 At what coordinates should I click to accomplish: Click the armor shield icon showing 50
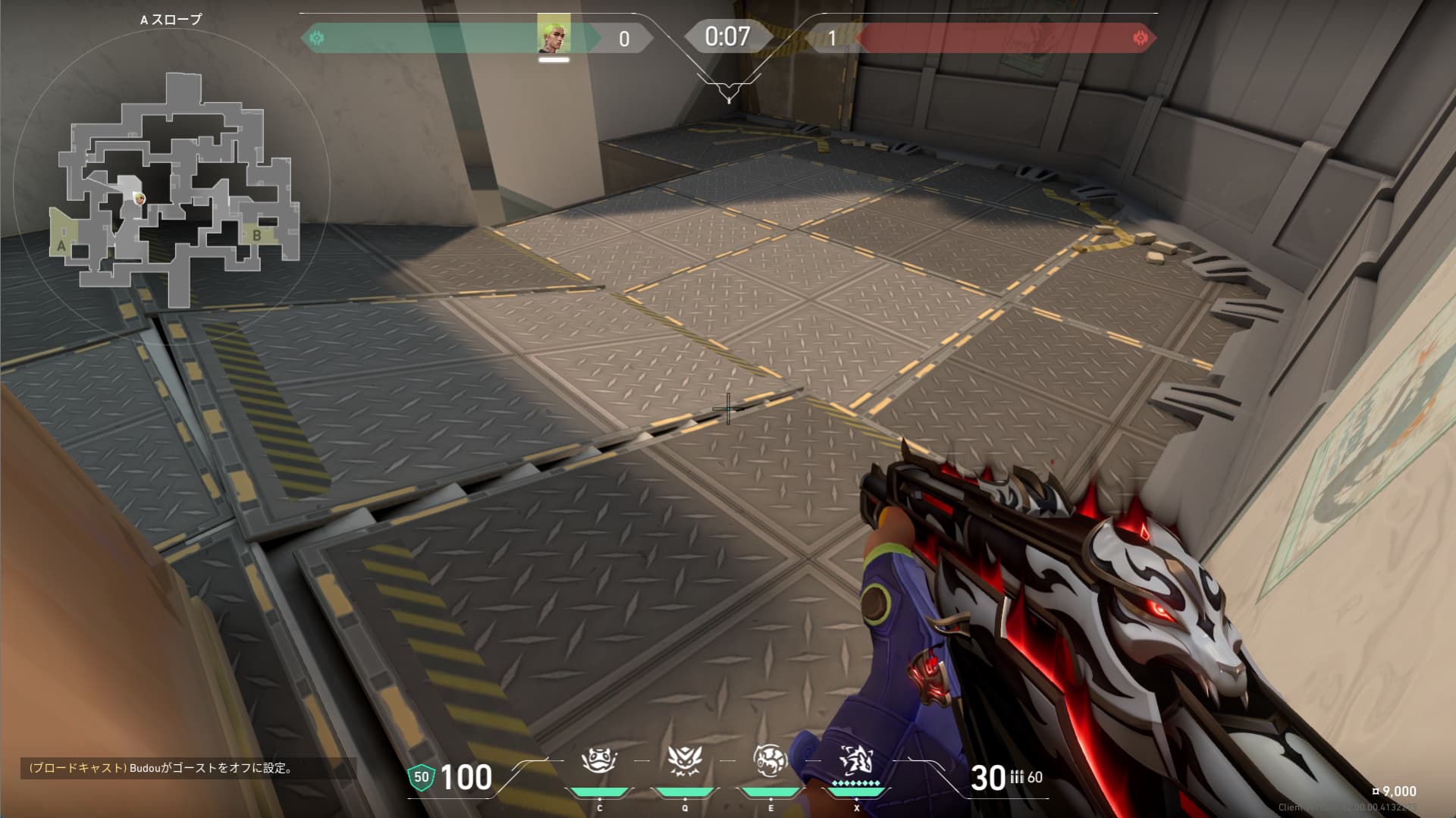click(422, 777)
